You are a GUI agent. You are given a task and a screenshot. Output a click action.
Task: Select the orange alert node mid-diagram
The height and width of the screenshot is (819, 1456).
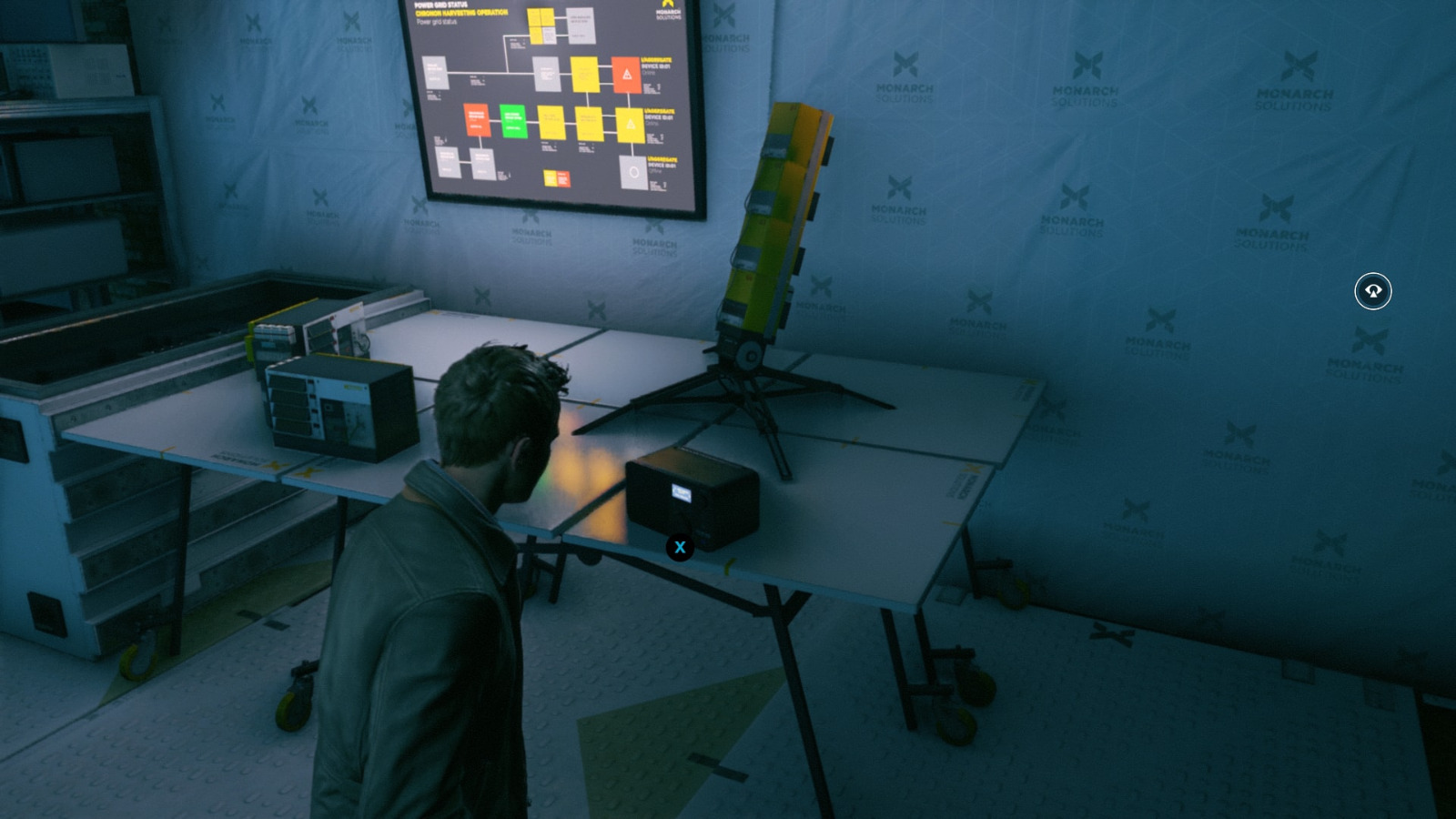click(478, 119)
